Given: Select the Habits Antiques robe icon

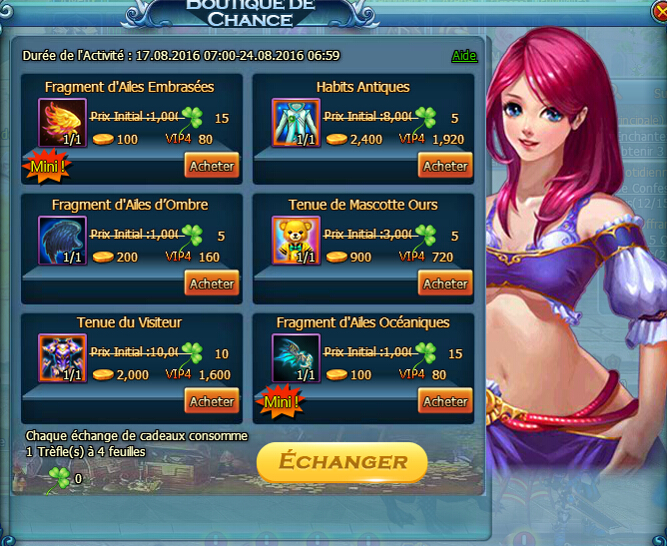Looking at the screenshot, I should pos(296,123).
